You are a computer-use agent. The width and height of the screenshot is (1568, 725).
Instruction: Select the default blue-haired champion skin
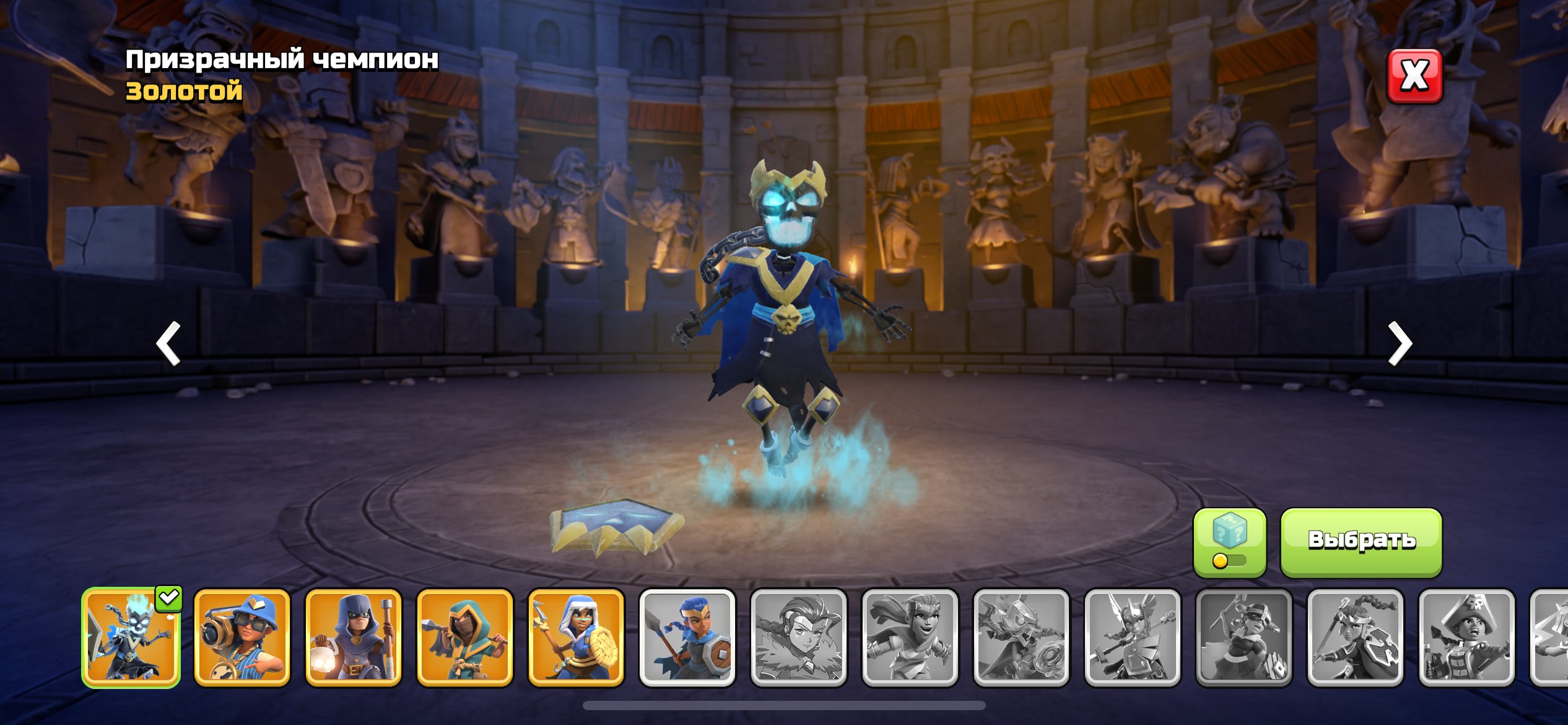coord(687,638)
